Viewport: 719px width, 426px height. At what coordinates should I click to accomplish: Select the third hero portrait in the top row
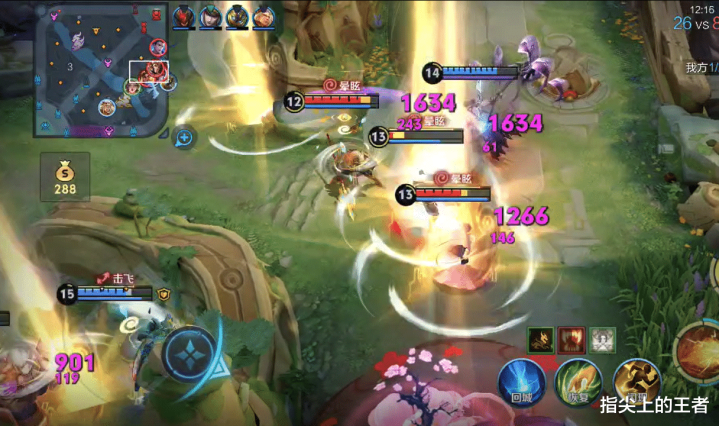pos(237,16)
